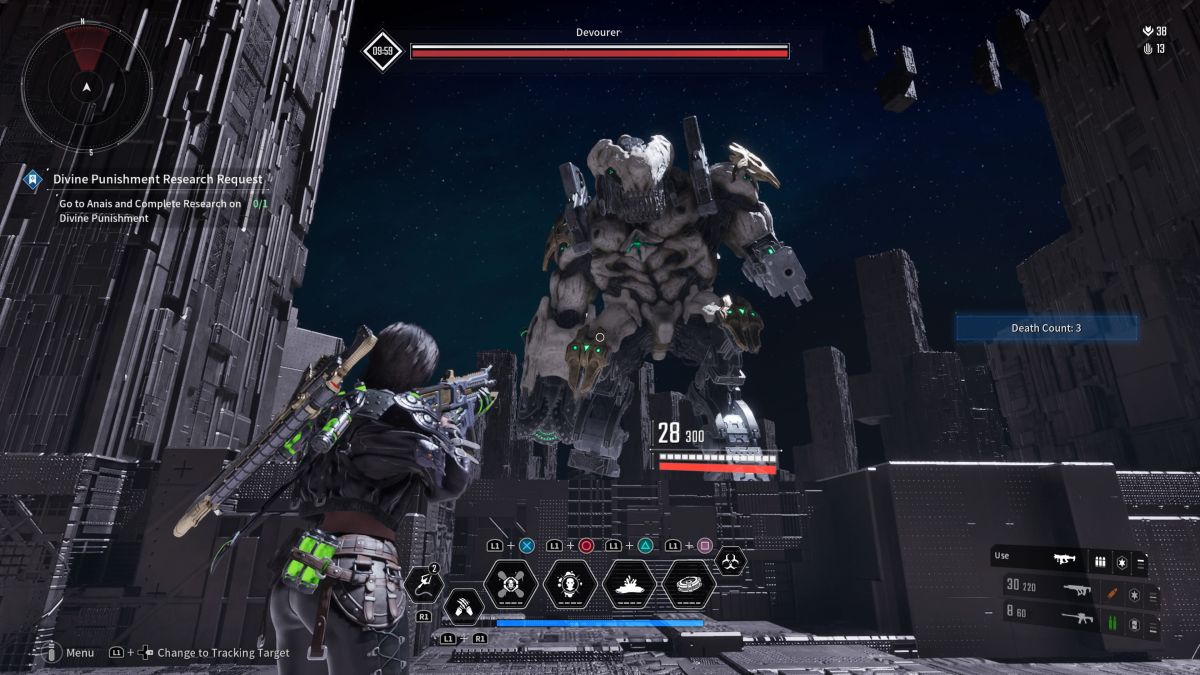Activate the clawed hands melee skill

click(464, 606)
